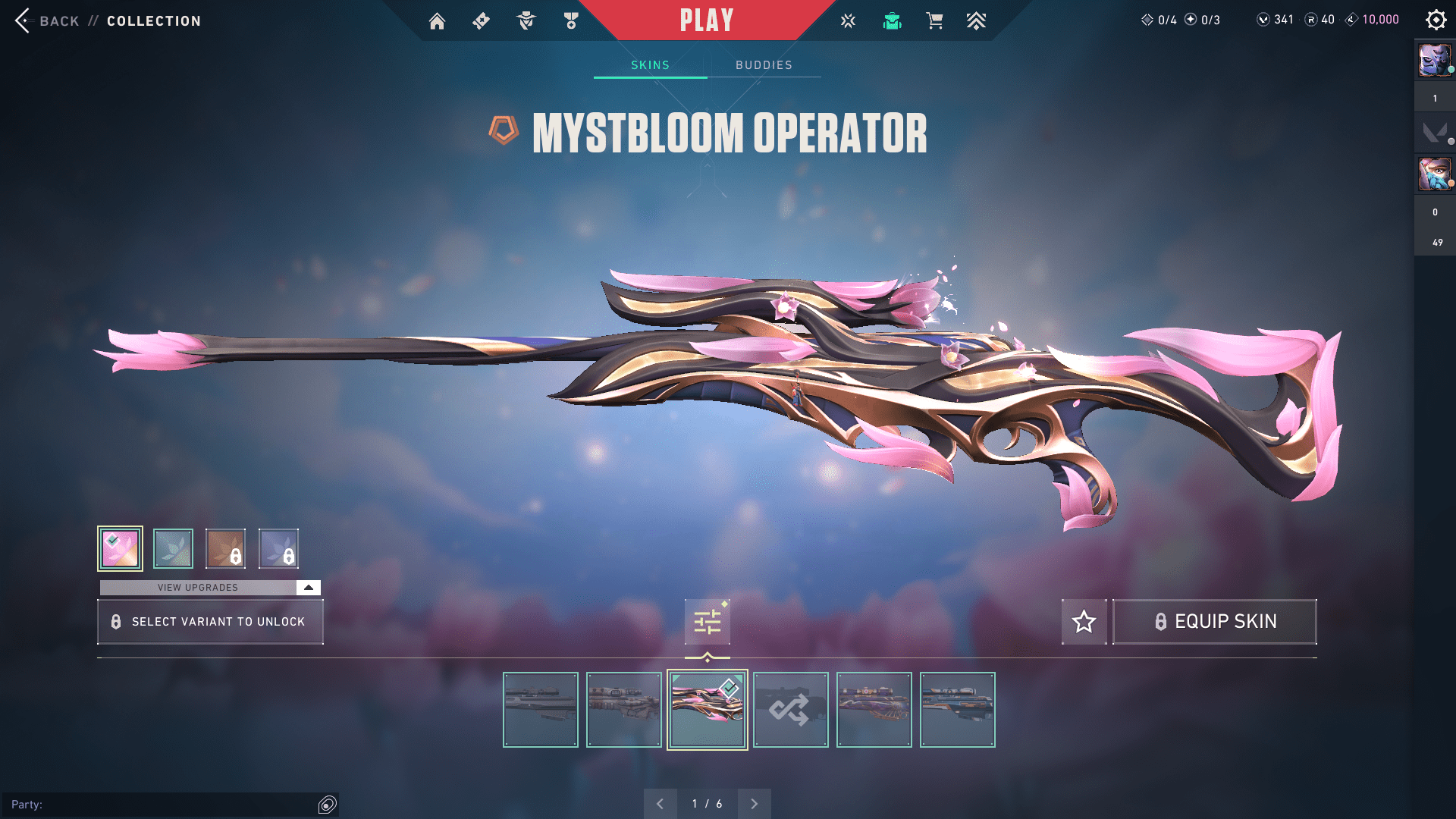The height and width of the screenshot is (819, 1456).
Task: Open the settings gear
Action: (x=1436, y=20)
